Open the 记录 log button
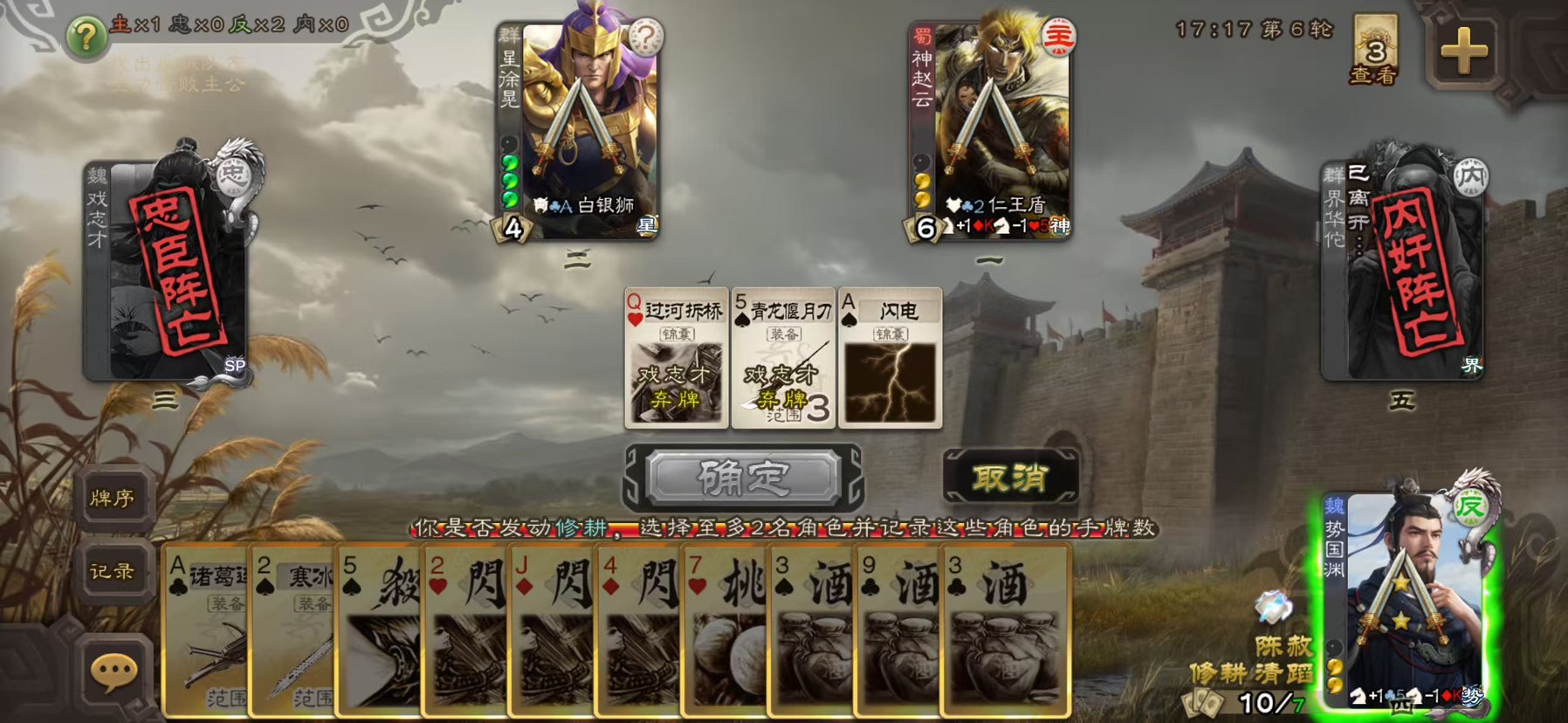Viewport: 1568px width, 723px height. (112, 572)
